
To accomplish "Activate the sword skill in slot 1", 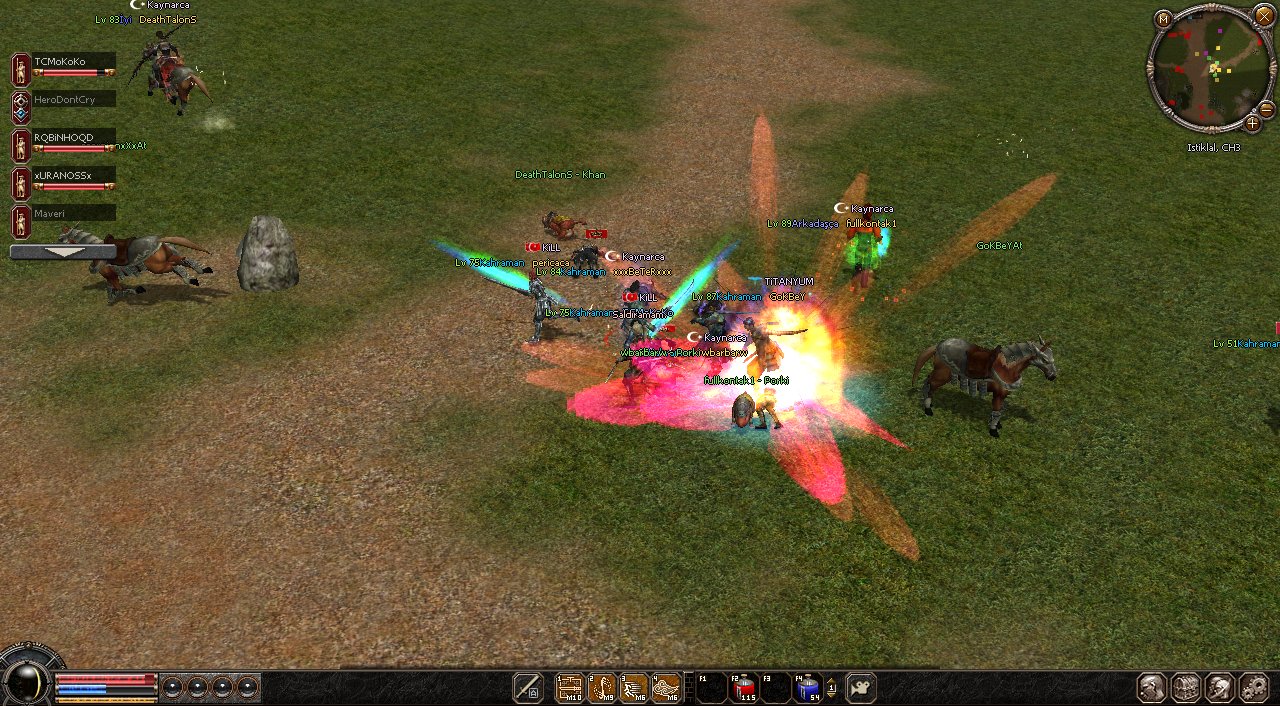I will [570, 688].
